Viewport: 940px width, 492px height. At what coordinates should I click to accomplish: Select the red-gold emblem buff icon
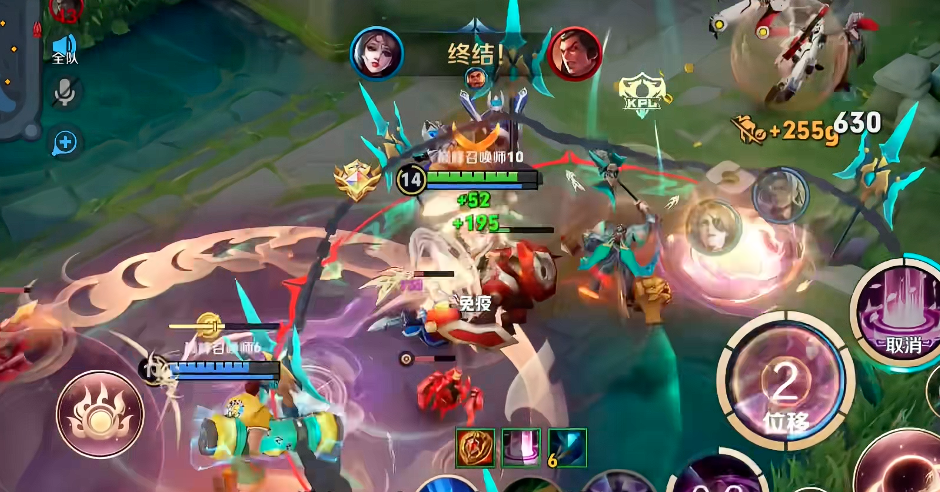[x=475, y=447]
